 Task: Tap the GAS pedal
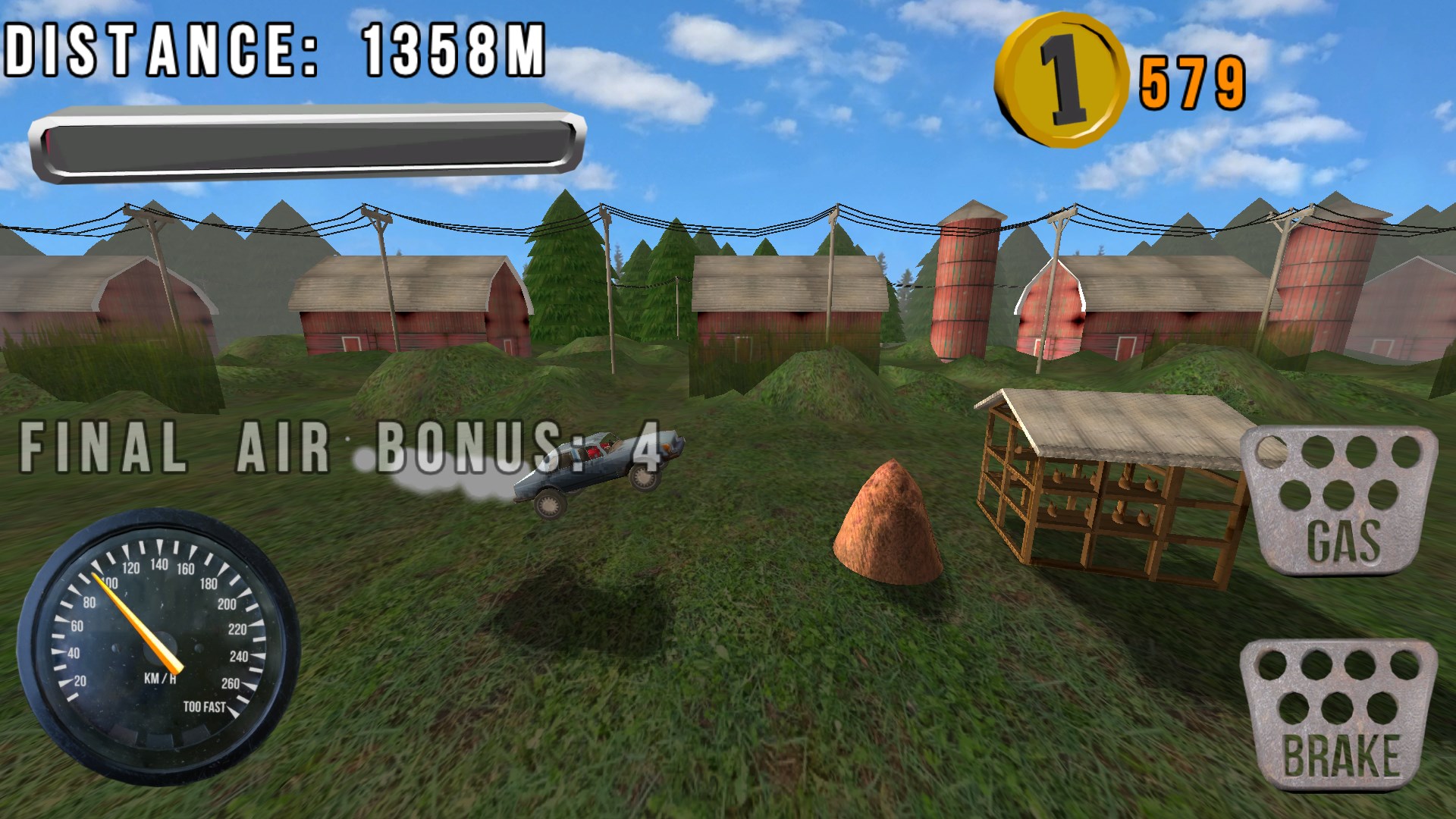coord(1340,502)
